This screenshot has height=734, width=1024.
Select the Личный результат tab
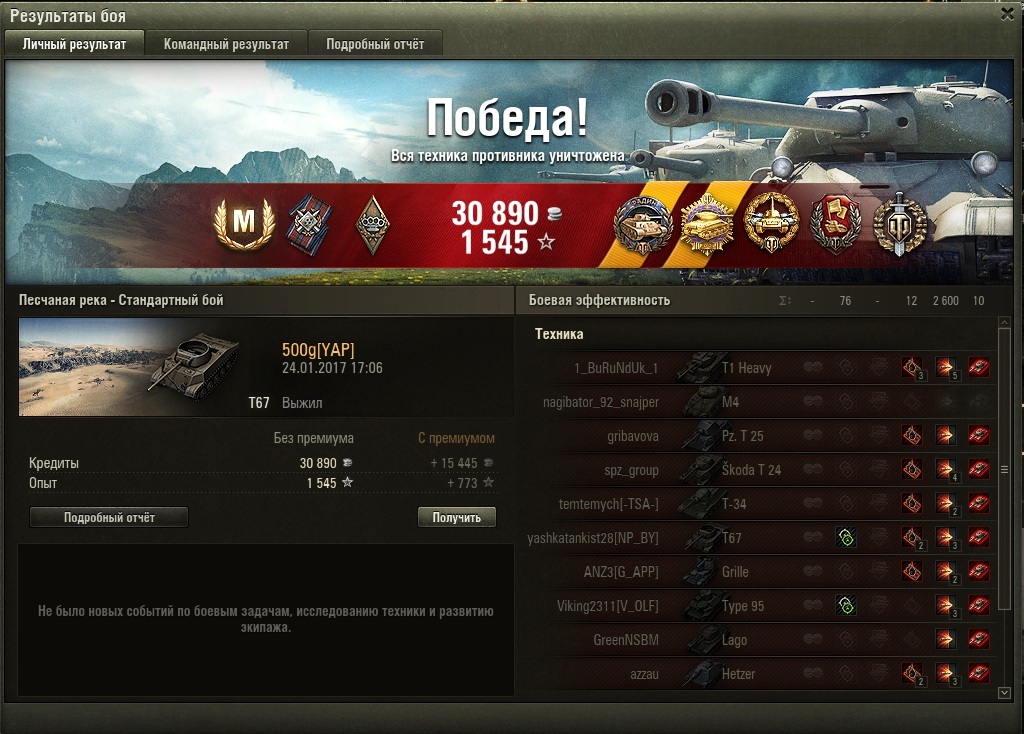[75, 44]
